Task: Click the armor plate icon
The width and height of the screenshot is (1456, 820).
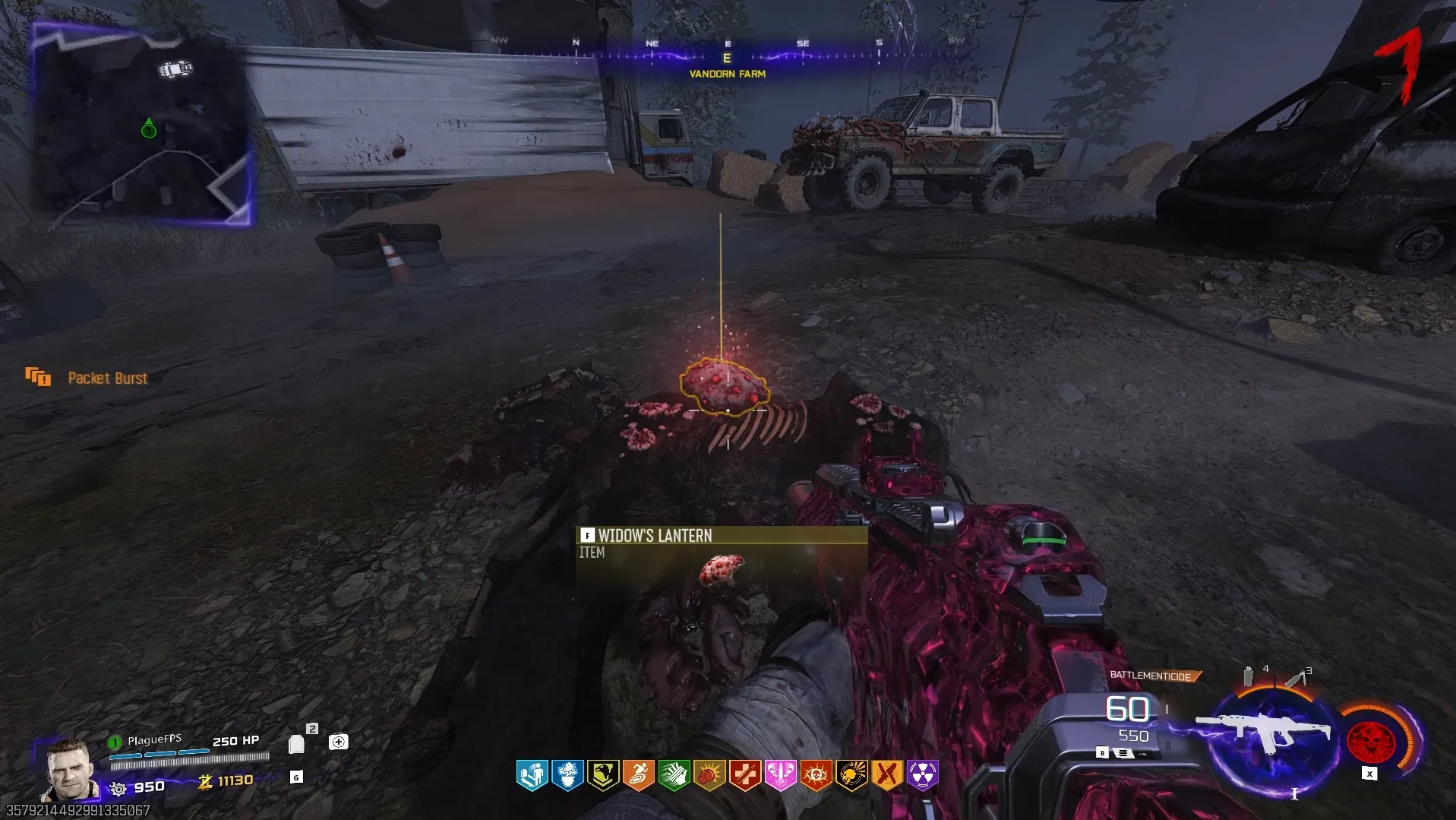Action: click(297, 744)
